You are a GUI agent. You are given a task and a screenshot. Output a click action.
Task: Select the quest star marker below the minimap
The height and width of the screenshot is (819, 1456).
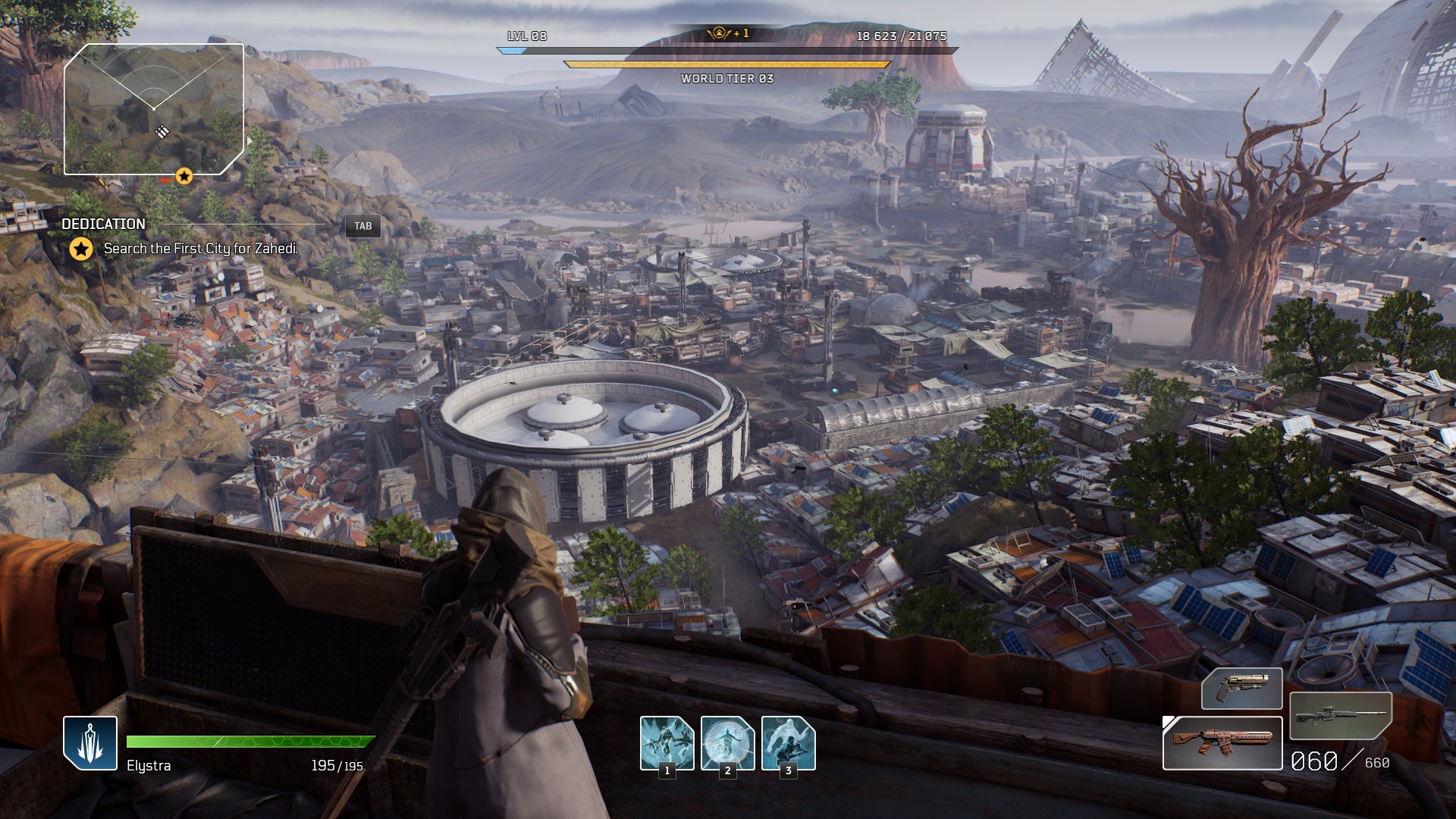point(184,177)
